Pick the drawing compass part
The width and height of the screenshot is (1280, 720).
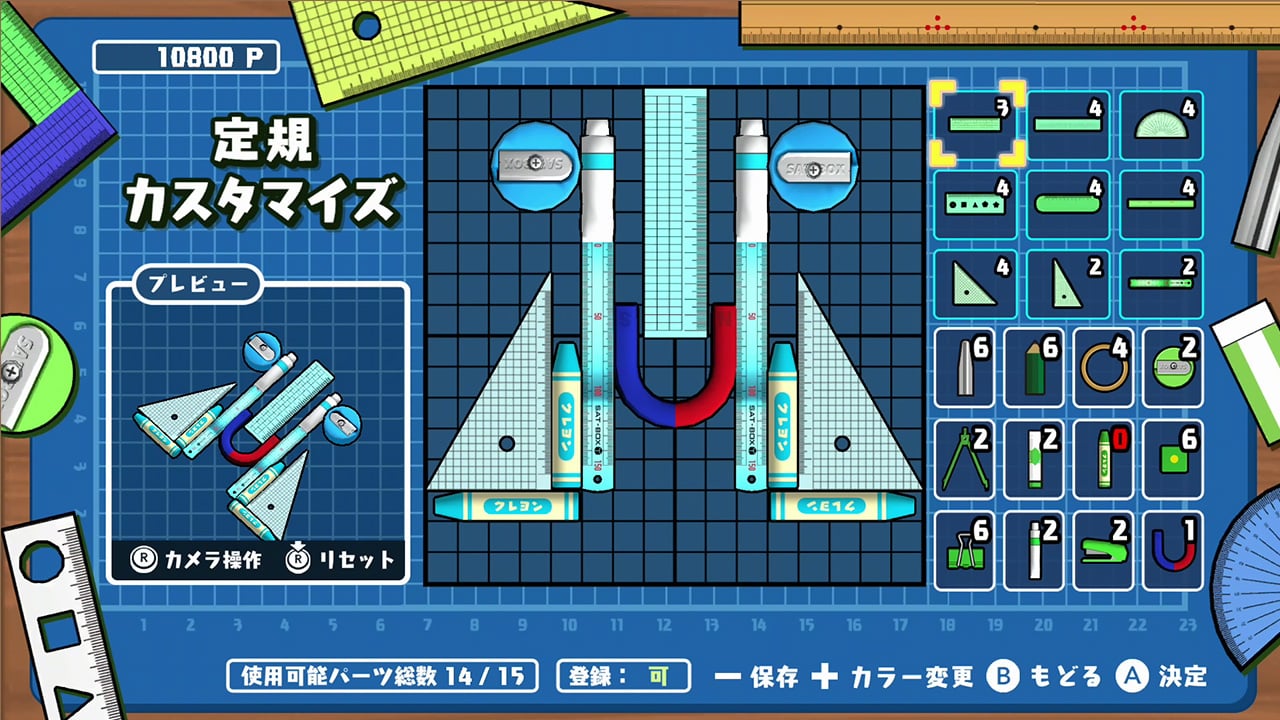pyautogui.click(x=964, y=459)
